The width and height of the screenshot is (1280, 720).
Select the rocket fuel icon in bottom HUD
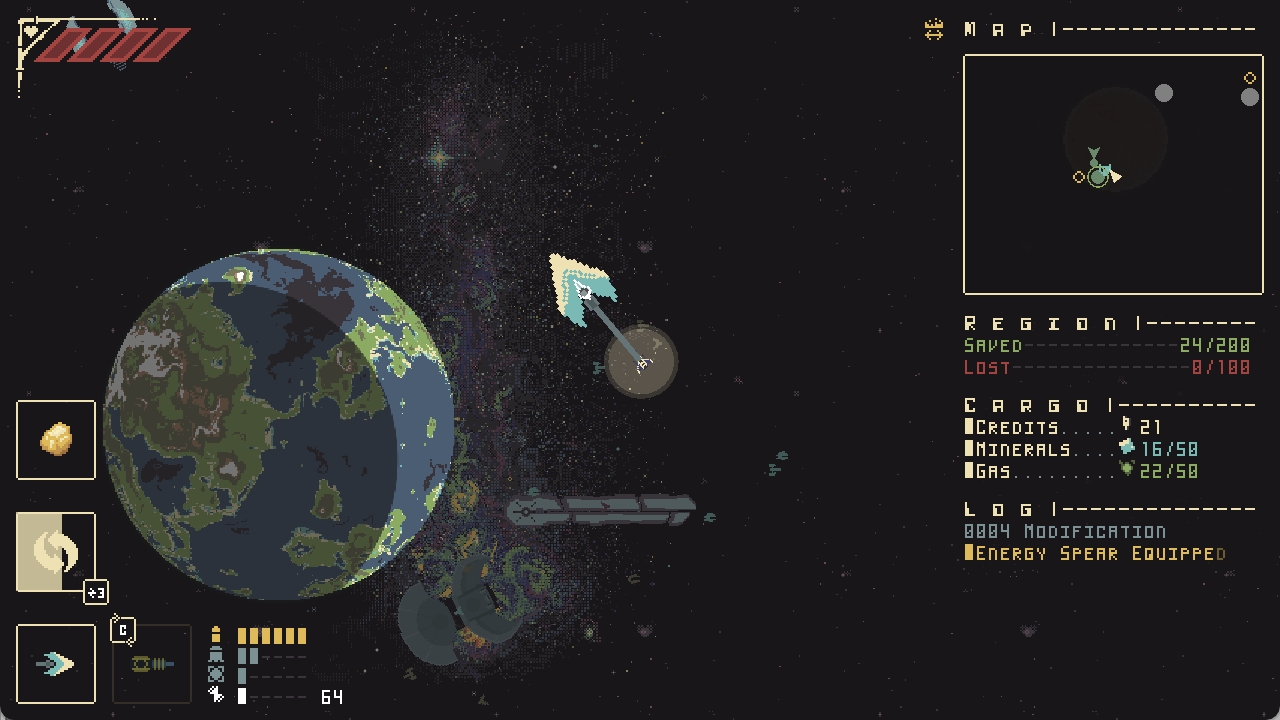coord(215,634)
